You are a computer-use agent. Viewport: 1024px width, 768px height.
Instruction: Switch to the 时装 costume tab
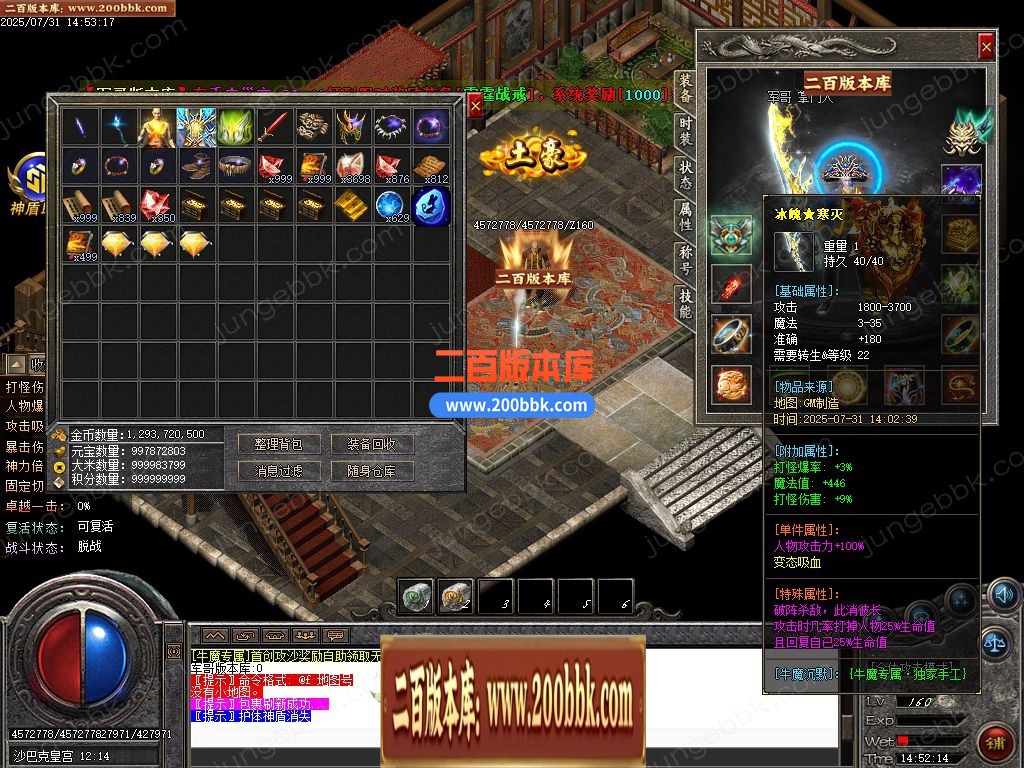[x=685, y=132]
